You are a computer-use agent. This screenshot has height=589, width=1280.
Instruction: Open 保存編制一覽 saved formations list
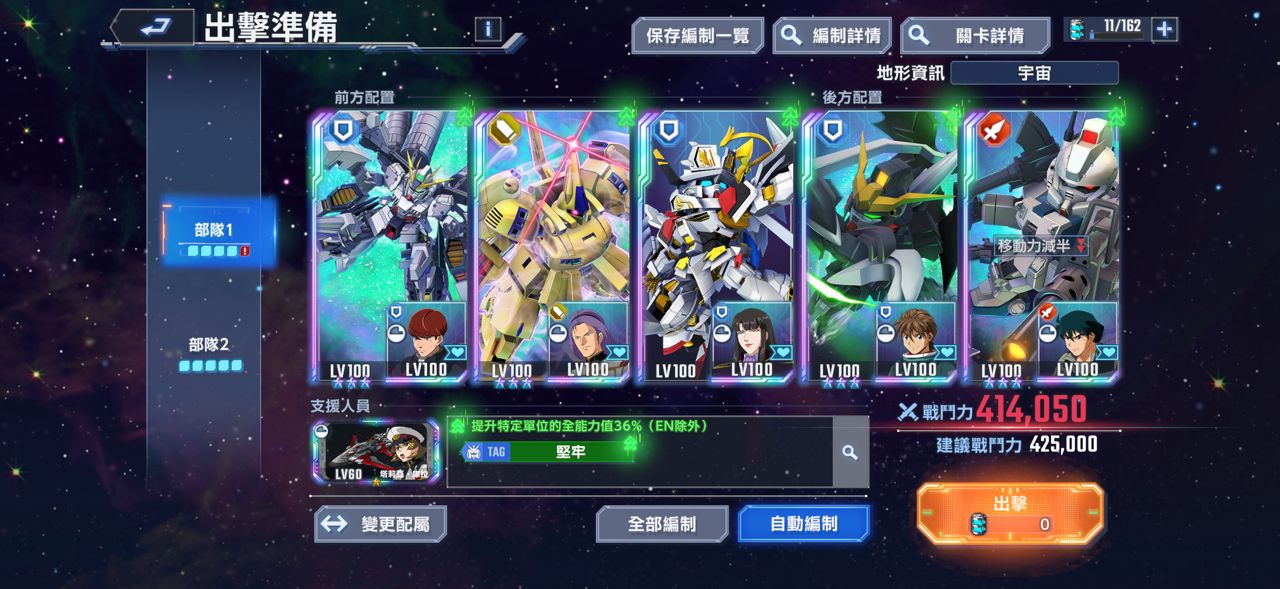(697, 36)
